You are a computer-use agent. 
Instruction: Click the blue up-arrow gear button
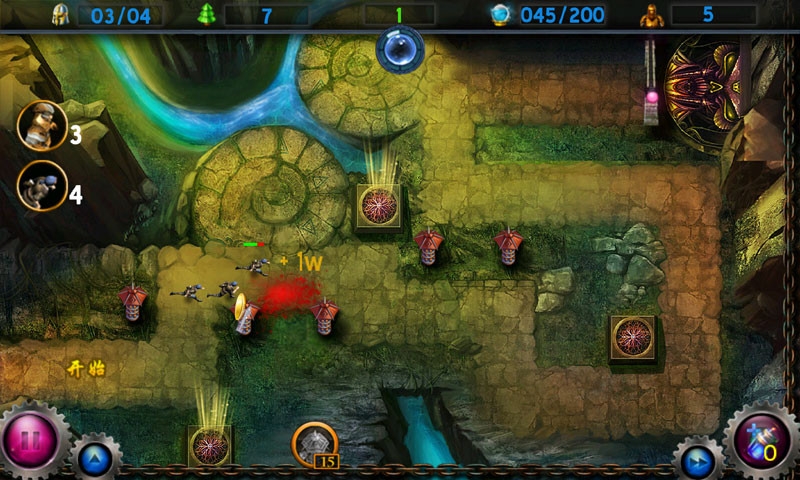click(x=95, y=460)
